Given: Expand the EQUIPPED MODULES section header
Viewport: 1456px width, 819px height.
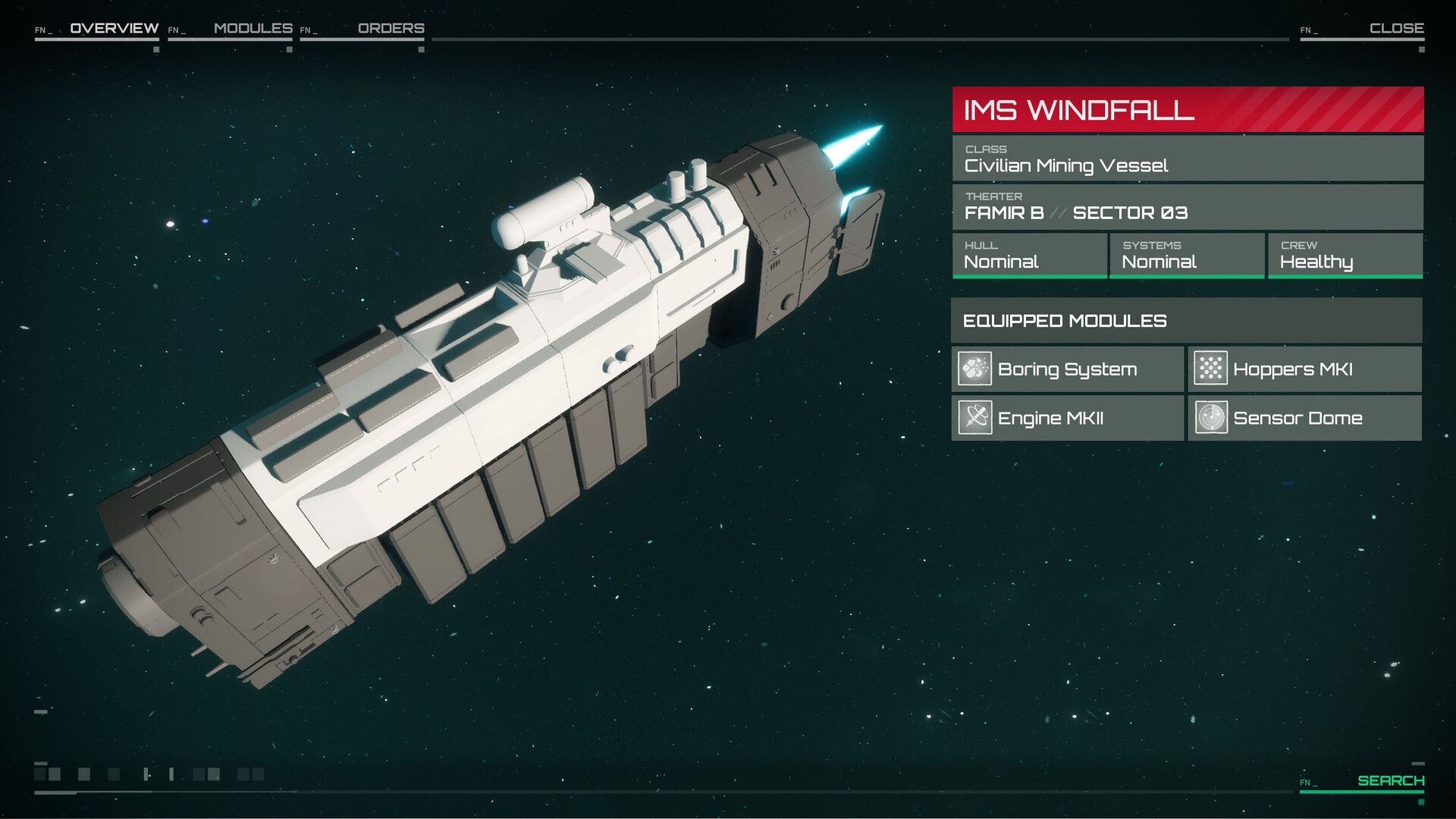Looking at the screenshot, I should click(1187, 321).
